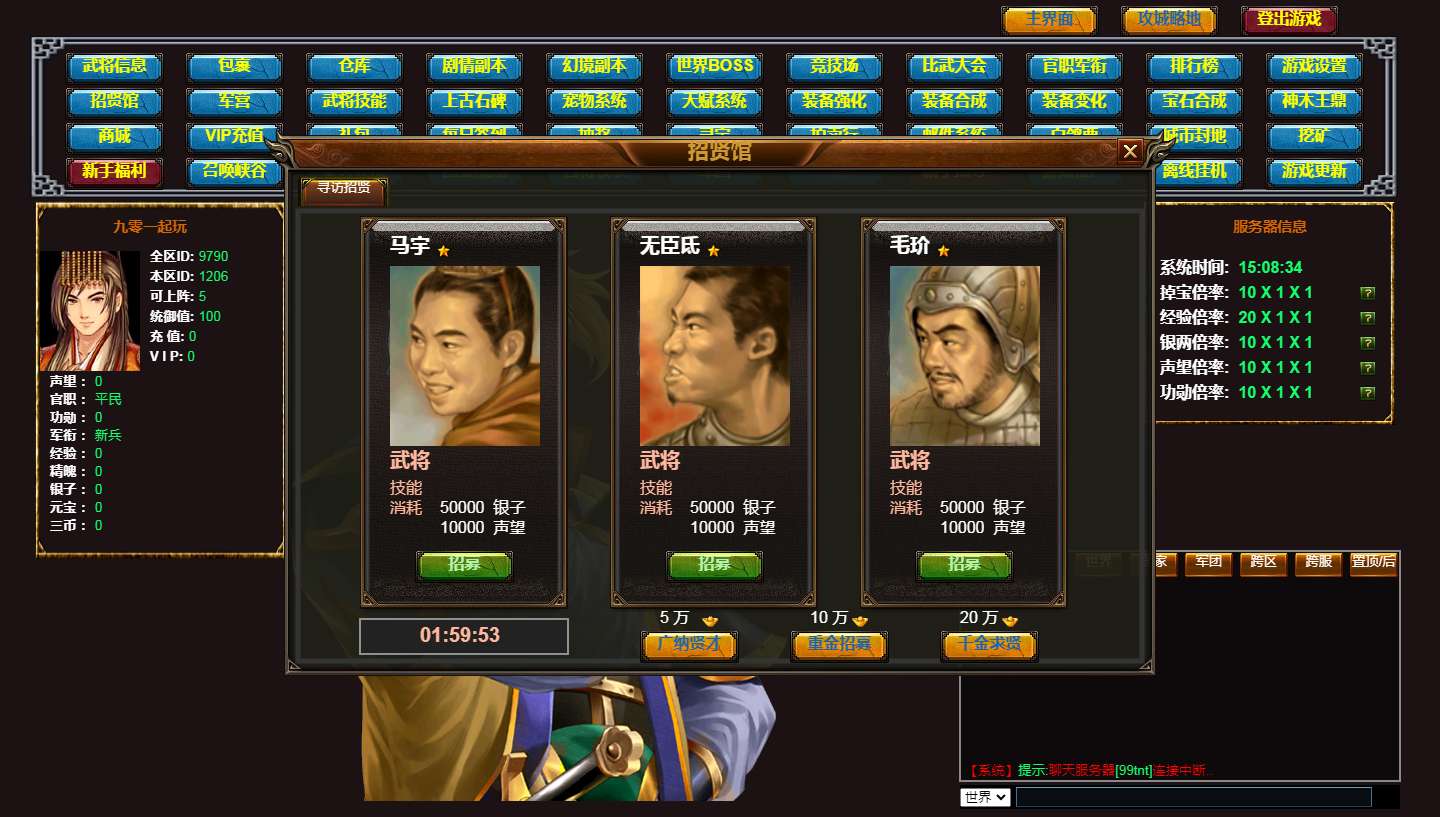Choose the 千金求贤 refresh option
Screen dimensions: 1440x817
point(989,645)
